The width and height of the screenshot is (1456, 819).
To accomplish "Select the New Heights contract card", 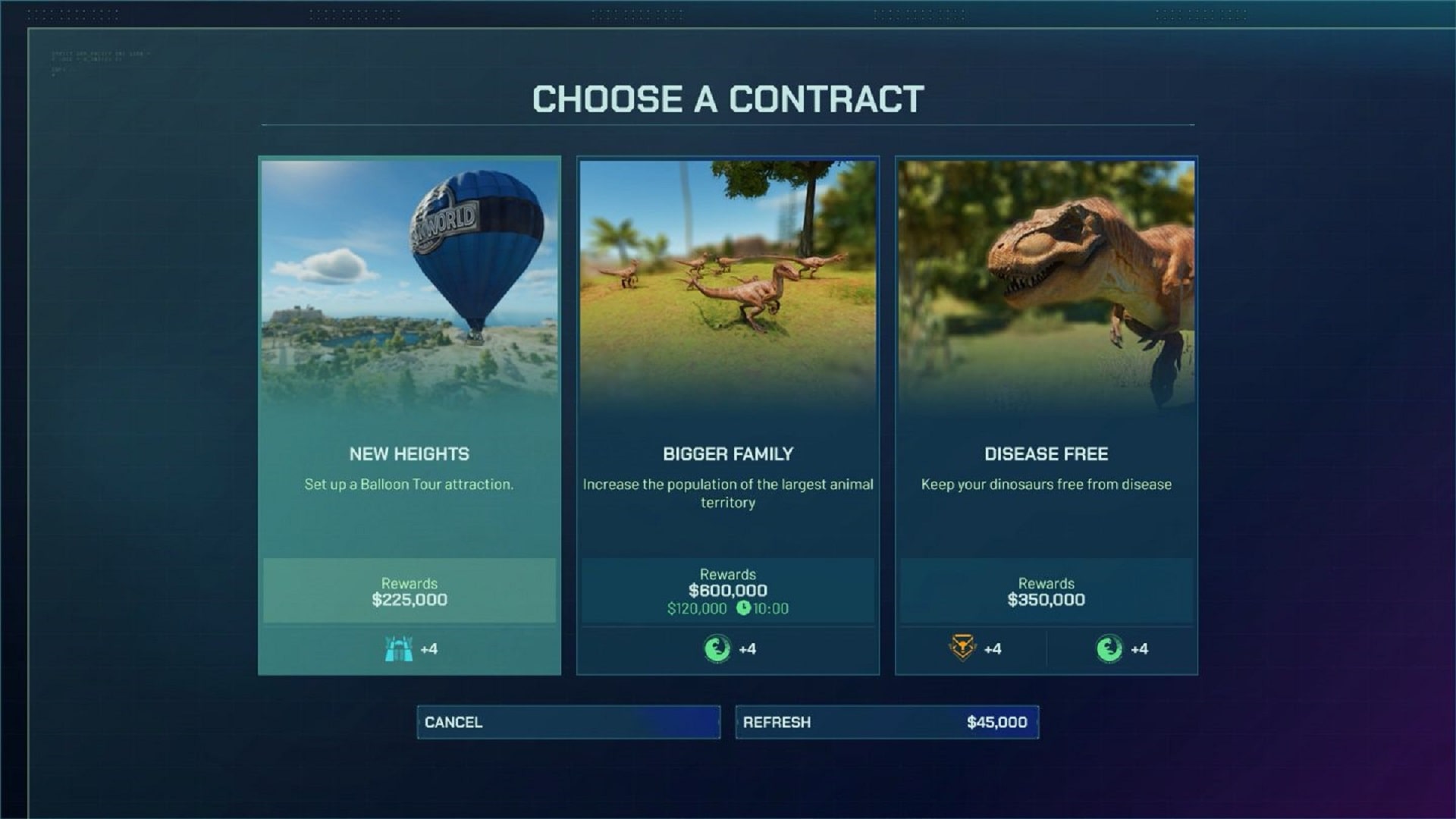I will (x=409, y=416).
